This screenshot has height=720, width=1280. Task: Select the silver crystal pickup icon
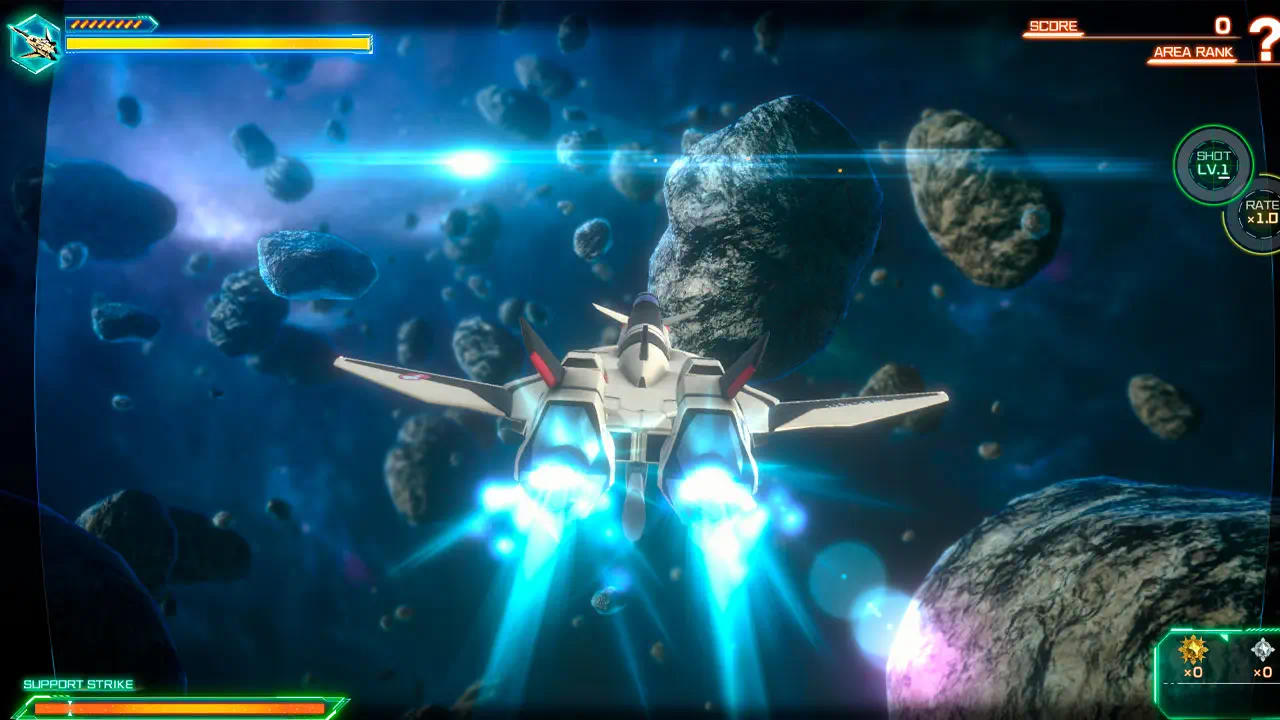[1263, 650]
